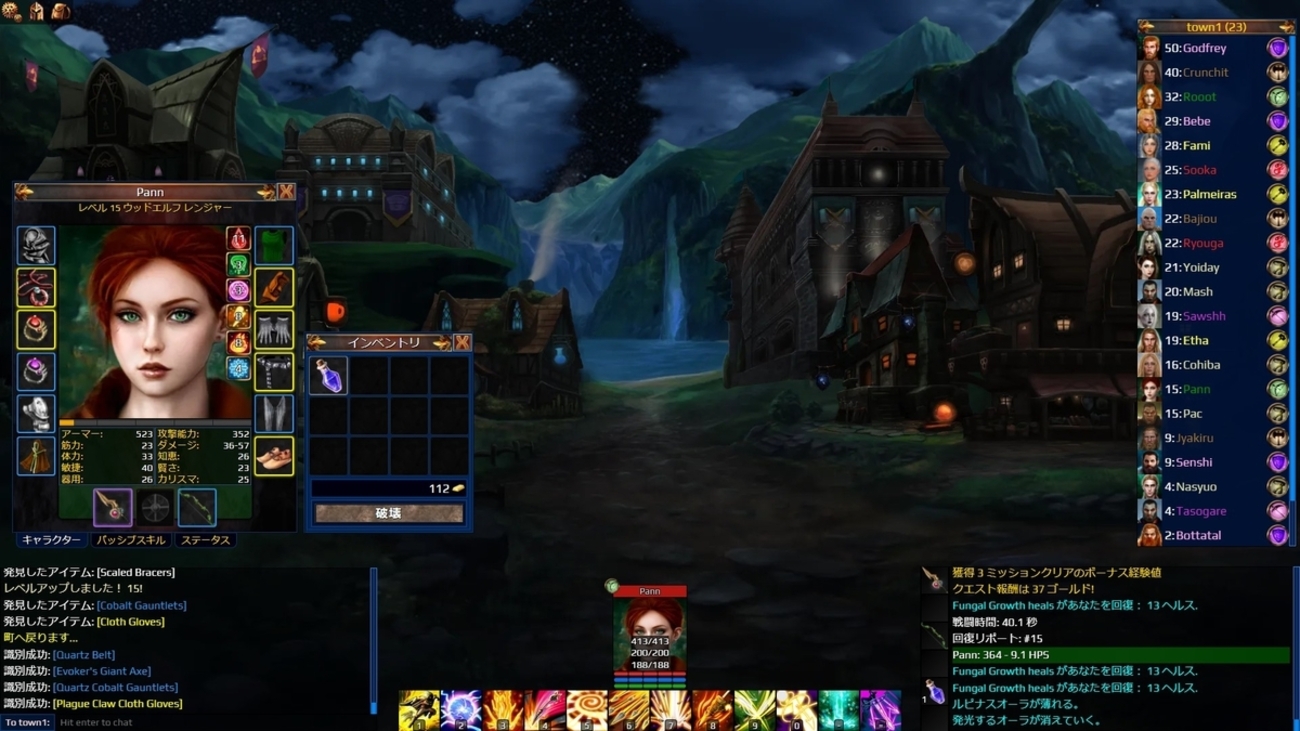The height and width of the screenshot is (731, 1300).
Task: Activate the spiral skill on hotkey 5
Action: click(x=587, y=710)
